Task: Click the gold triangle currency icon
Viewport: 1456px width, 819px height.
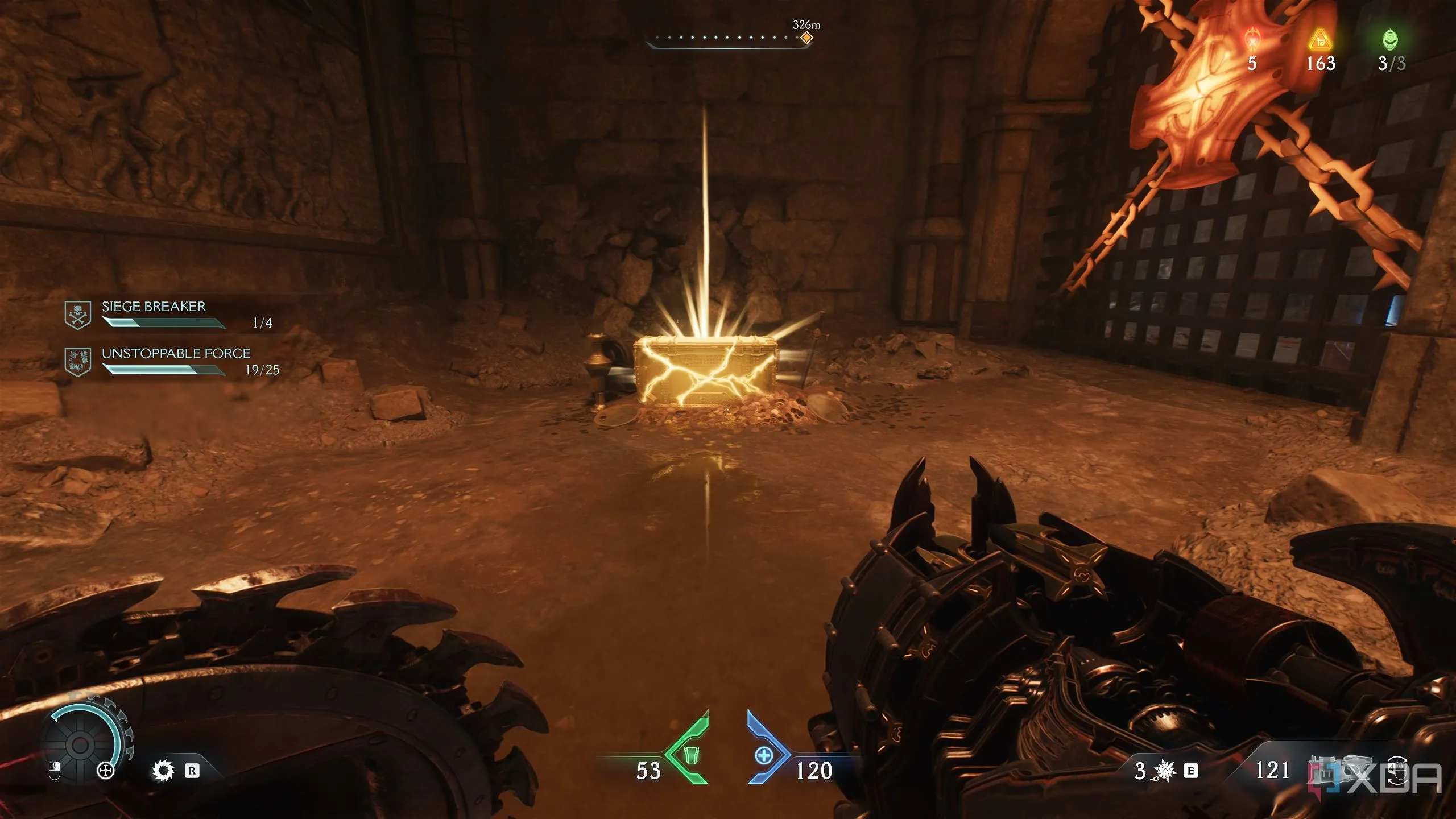Action: [1320, 40]
